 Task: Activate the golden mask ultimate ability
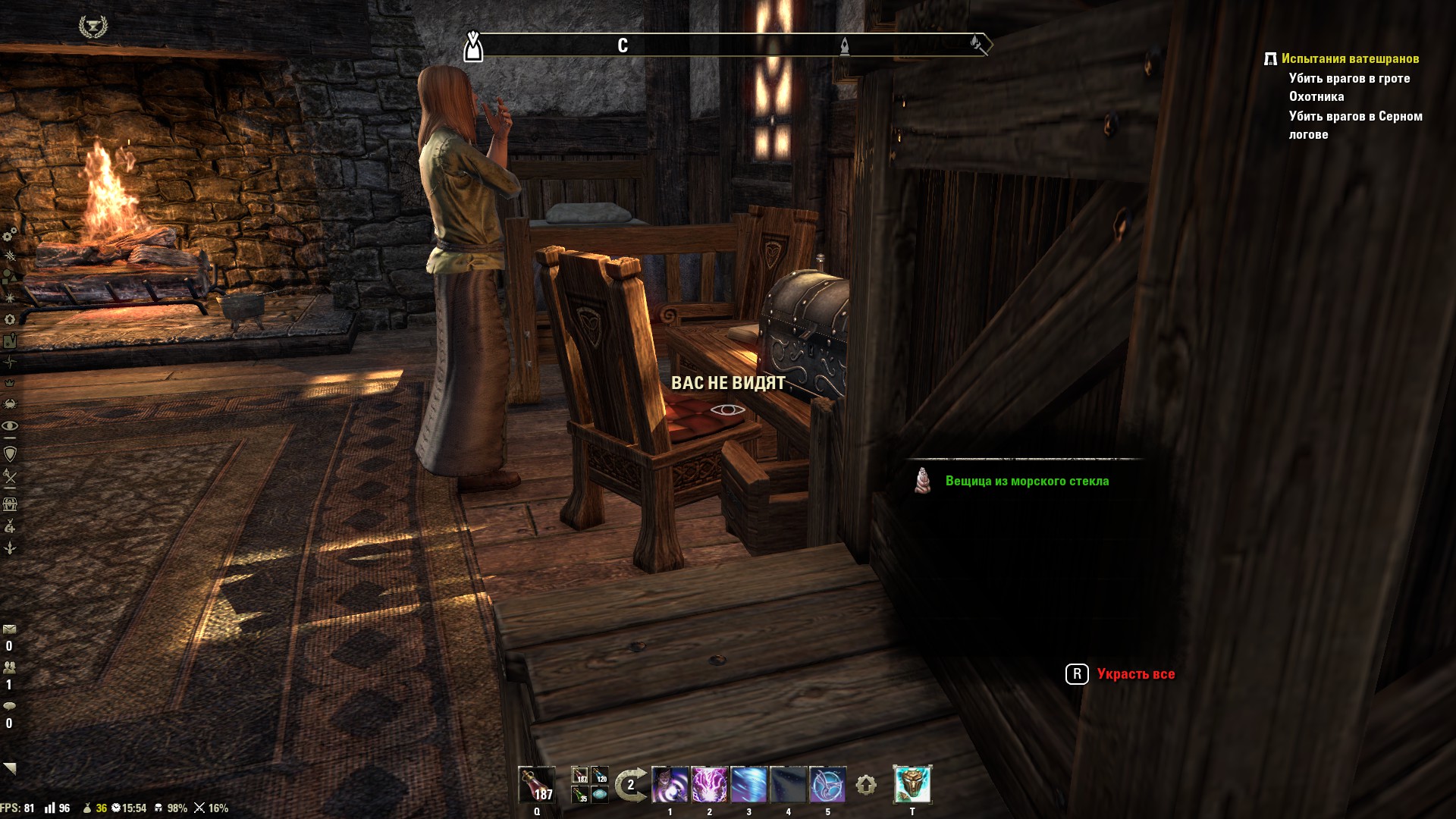click(912, 785)
